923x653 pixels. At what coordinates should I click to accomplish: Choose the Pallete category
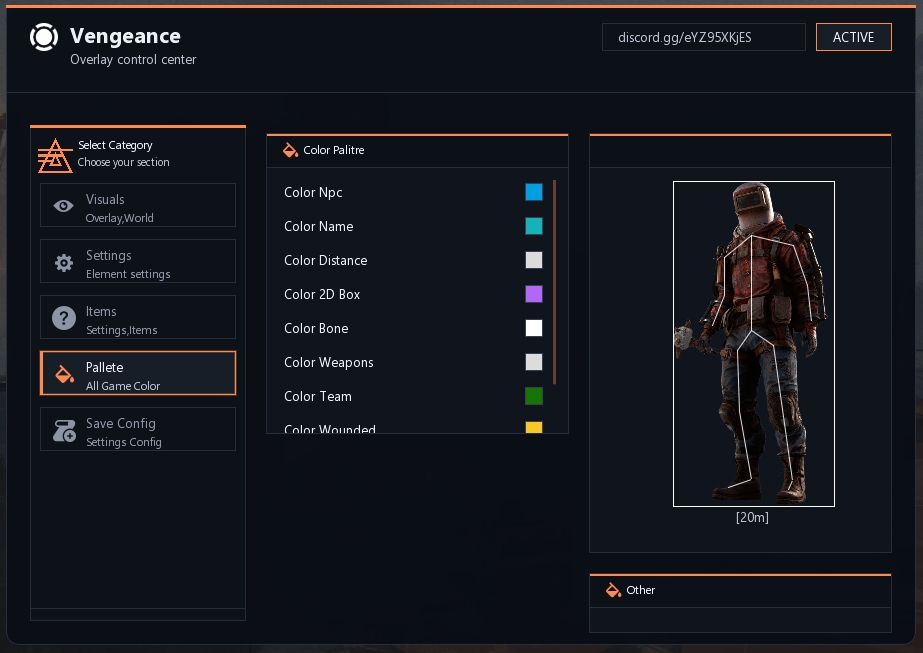138,373
